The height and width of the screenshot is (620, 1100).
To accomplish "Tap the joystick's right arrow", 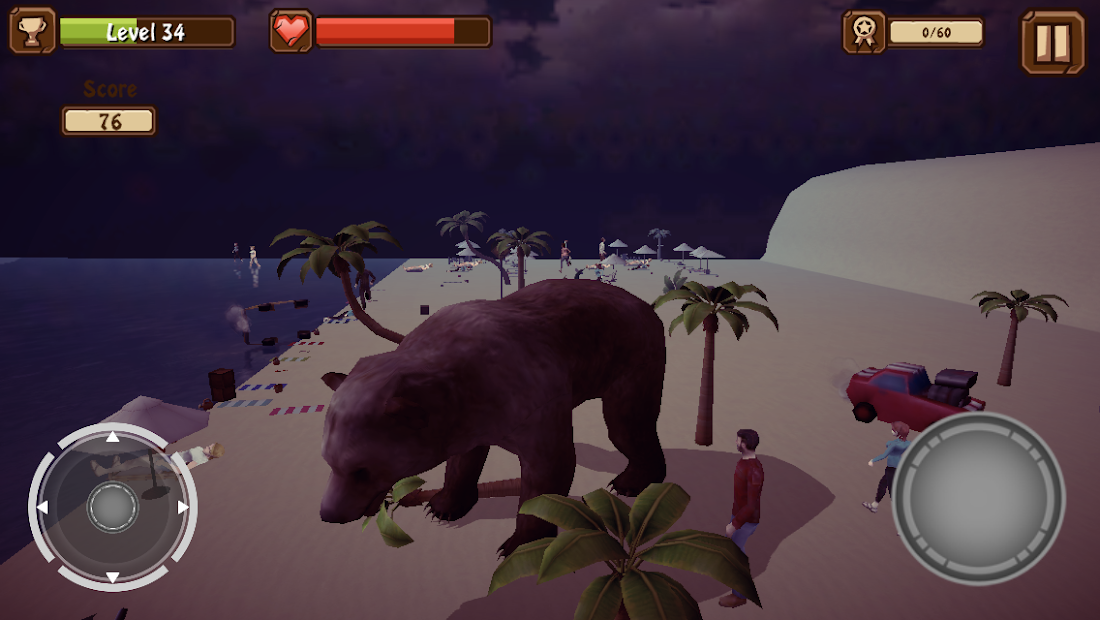I will (x=183, y=507).
